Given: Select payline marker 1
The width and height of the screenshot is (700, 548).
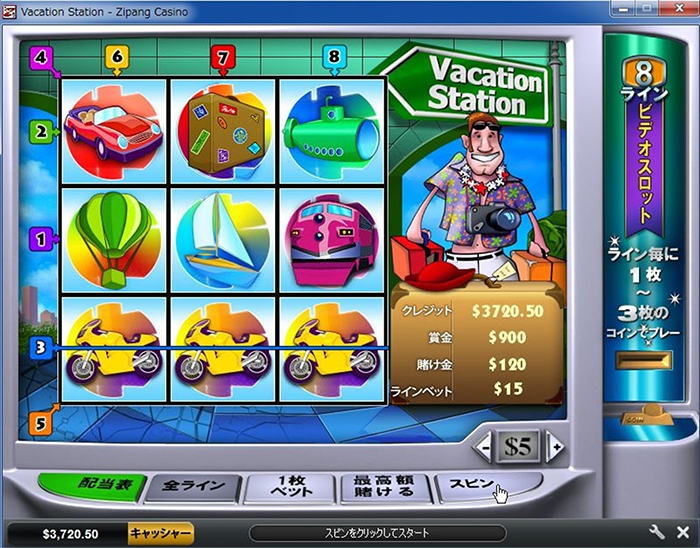Looking at the screenshot, I should [41, 239].
